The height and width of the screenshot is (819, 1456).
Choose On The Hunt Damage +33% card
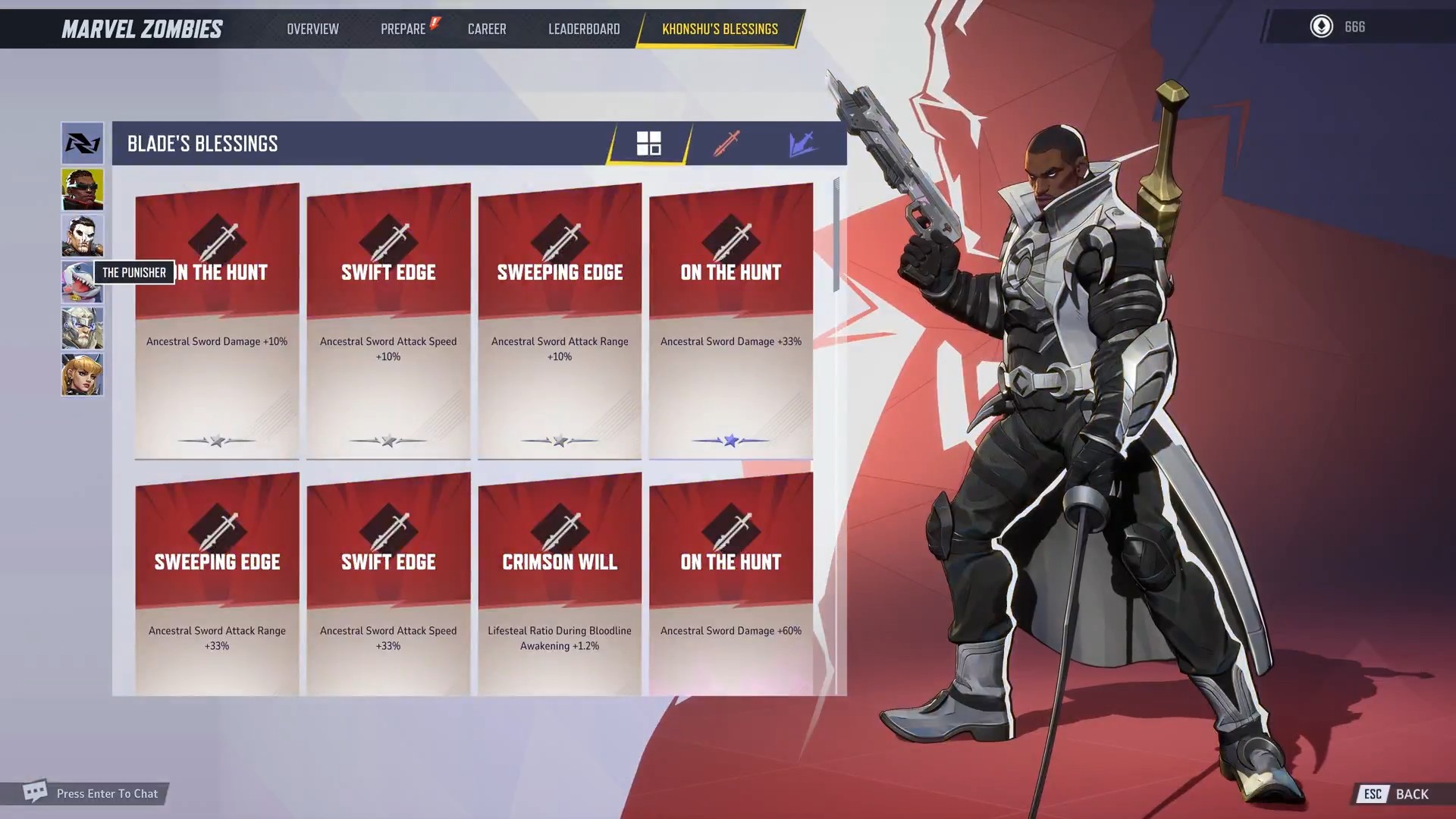(731, 321)
